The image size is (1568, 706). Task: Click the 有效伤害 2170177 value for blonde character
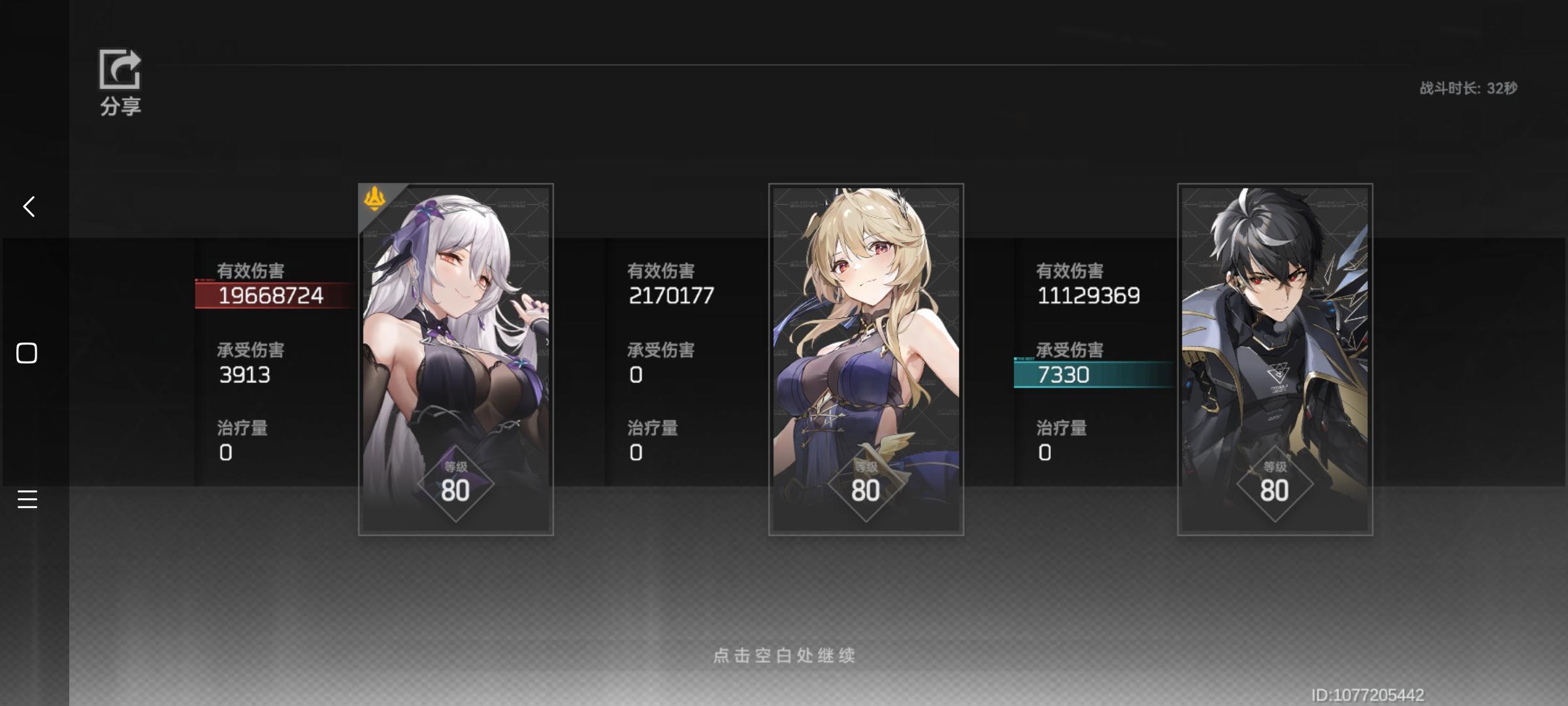[670, 295]
